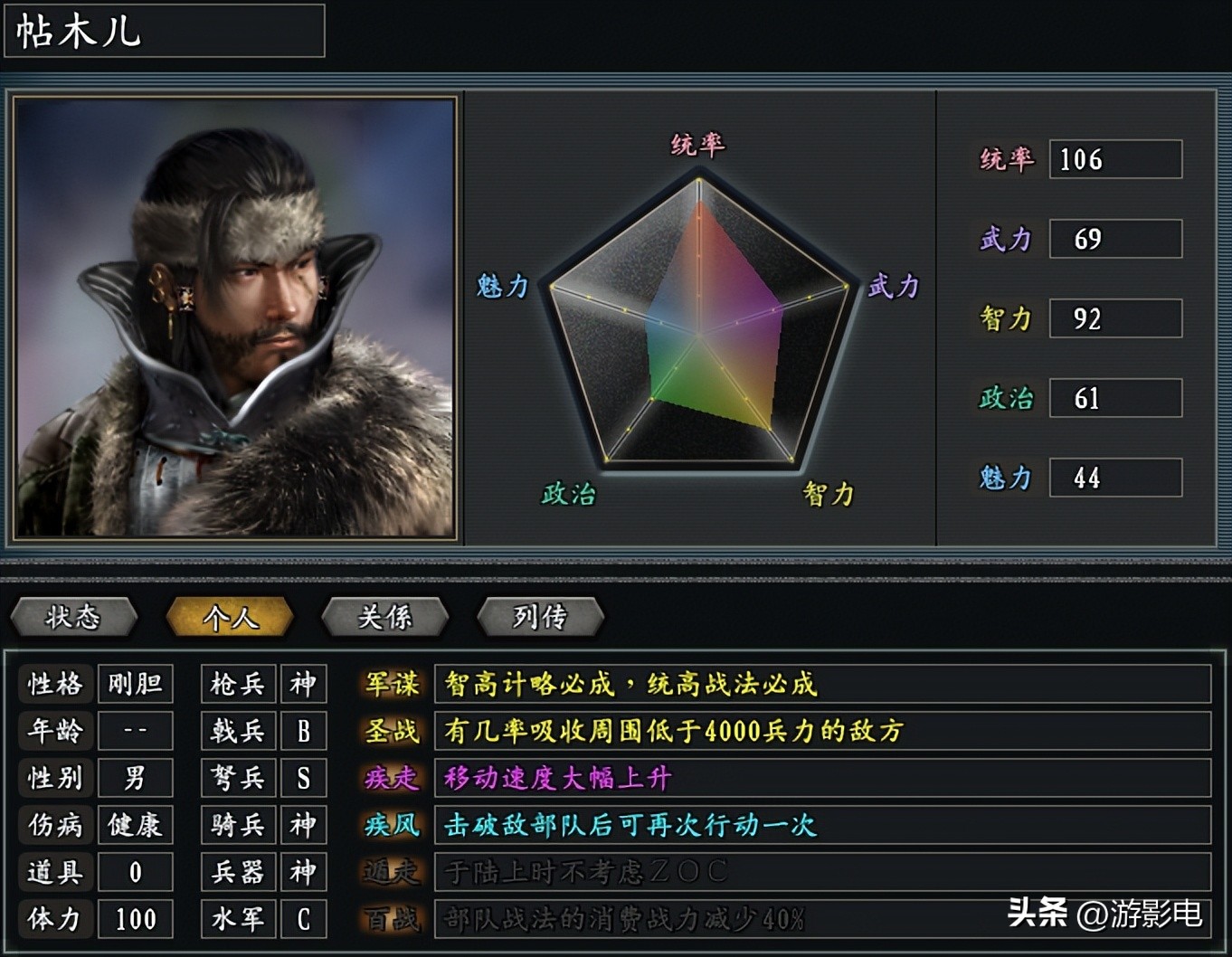Click the 魅力 value showing 44
The height and width of the screenshot is (957, 1232).
click(1114, 478)
